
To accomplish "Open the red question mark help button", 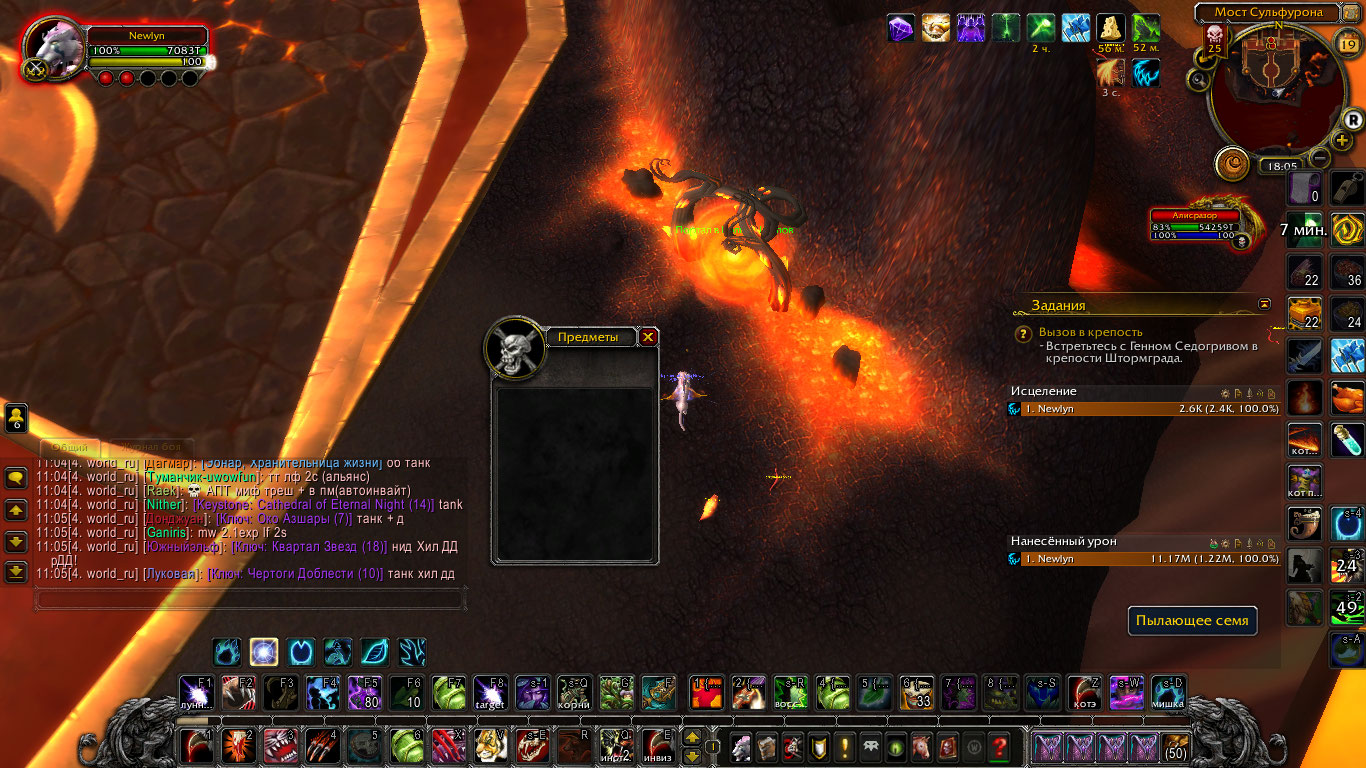I will [x=998, y=746].
